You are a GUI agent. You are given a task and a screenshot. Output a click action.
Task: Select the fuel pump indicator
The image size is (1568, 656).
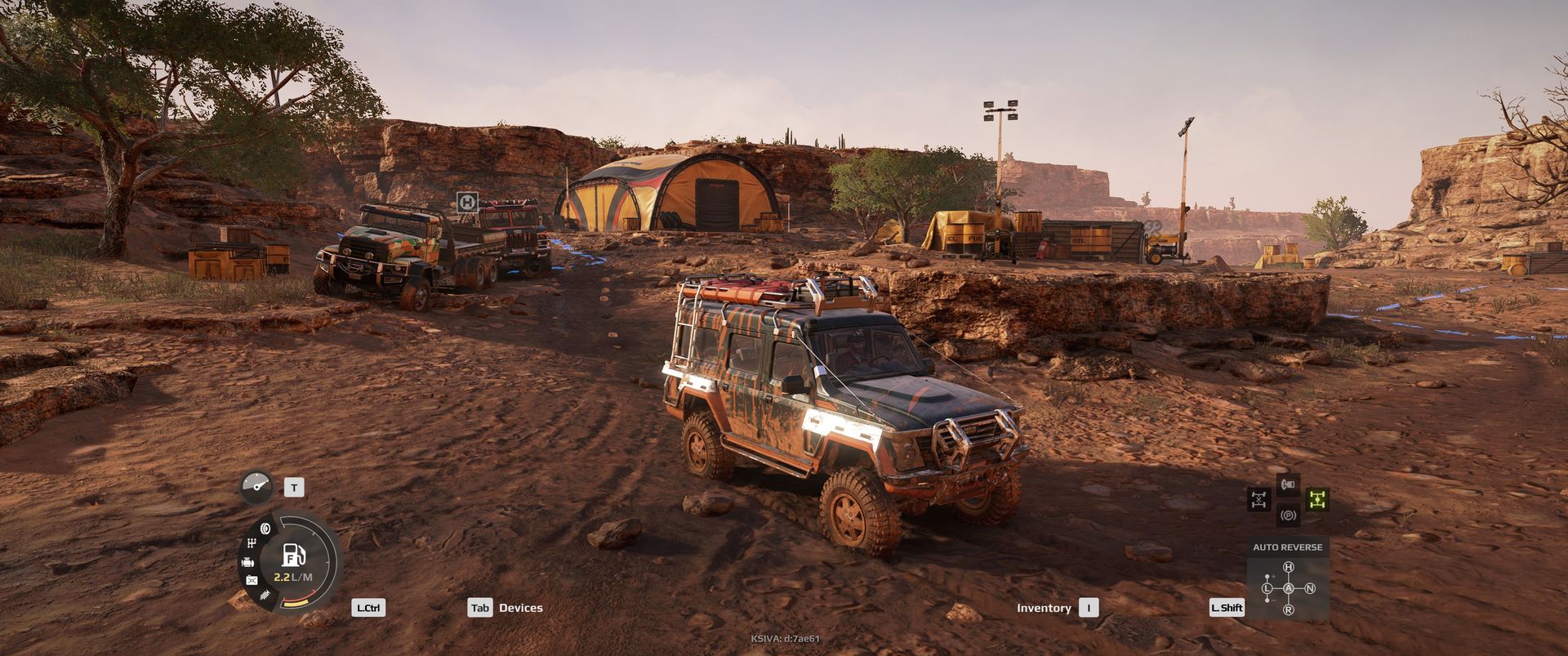pyautogui.click(x=293, y=555)
